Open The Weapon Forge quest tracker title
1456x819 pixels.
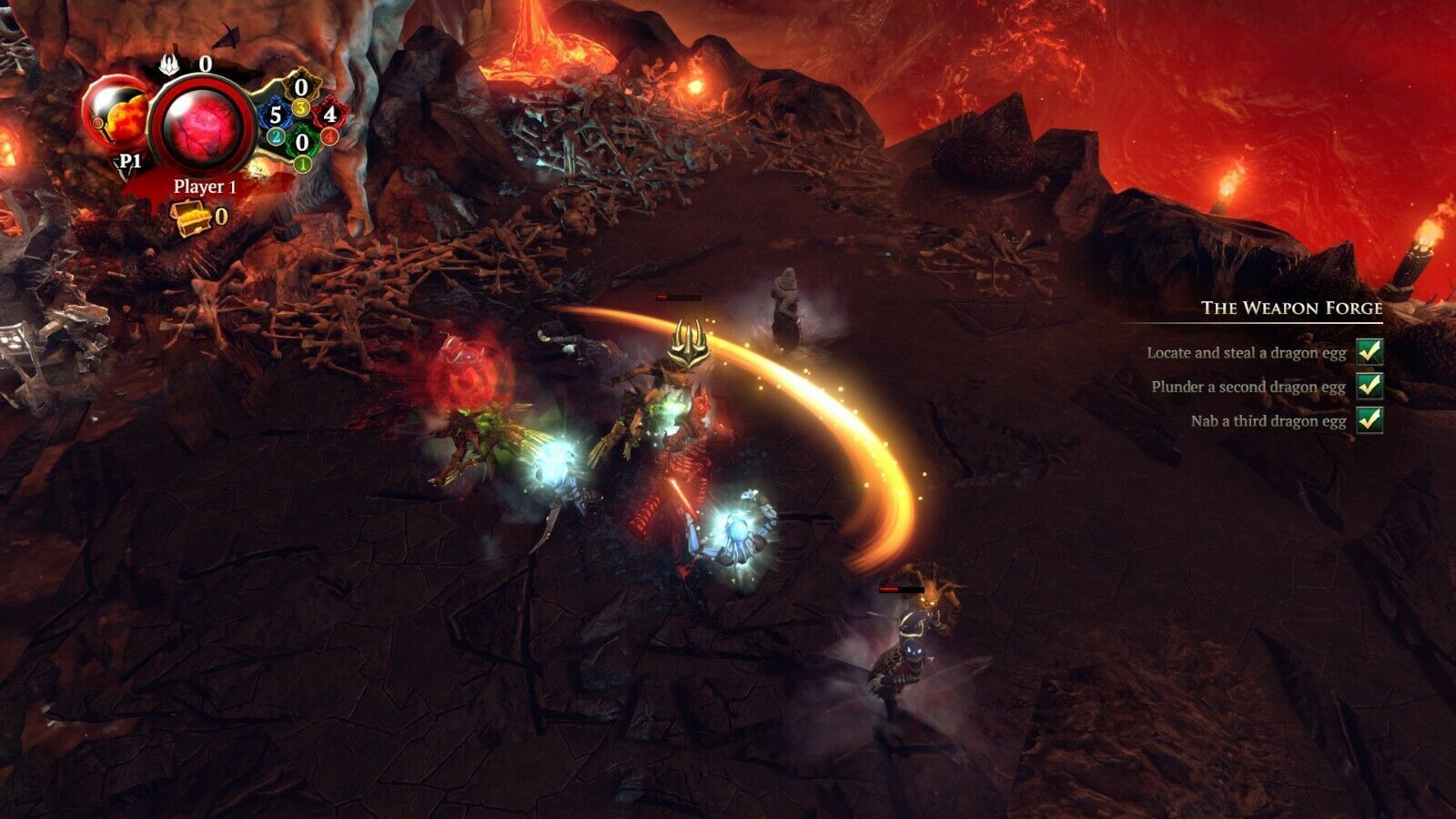click(1291, 308)
